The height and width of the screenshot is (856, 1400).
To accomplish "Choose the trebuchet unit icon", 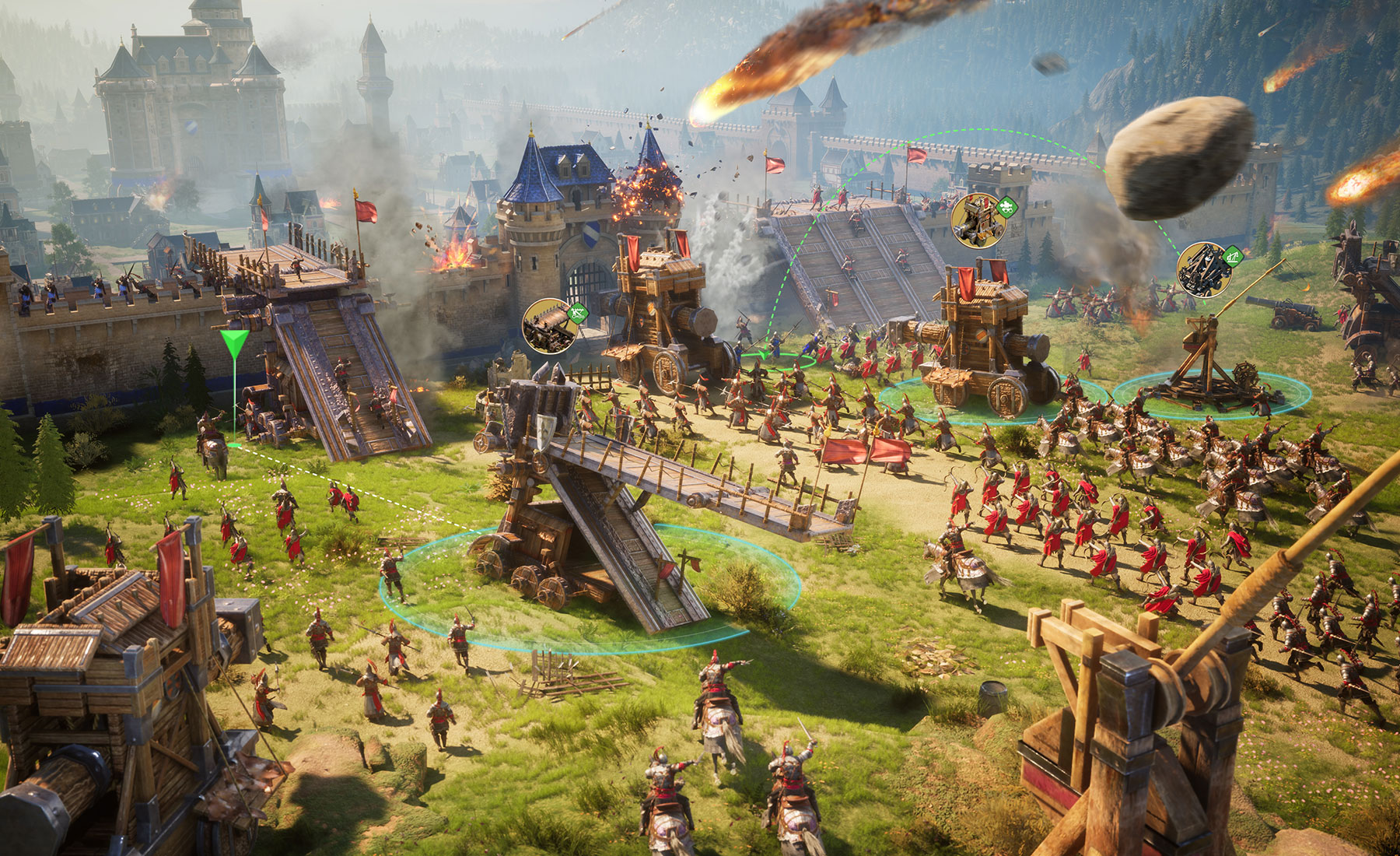I will click(1205, 269).
